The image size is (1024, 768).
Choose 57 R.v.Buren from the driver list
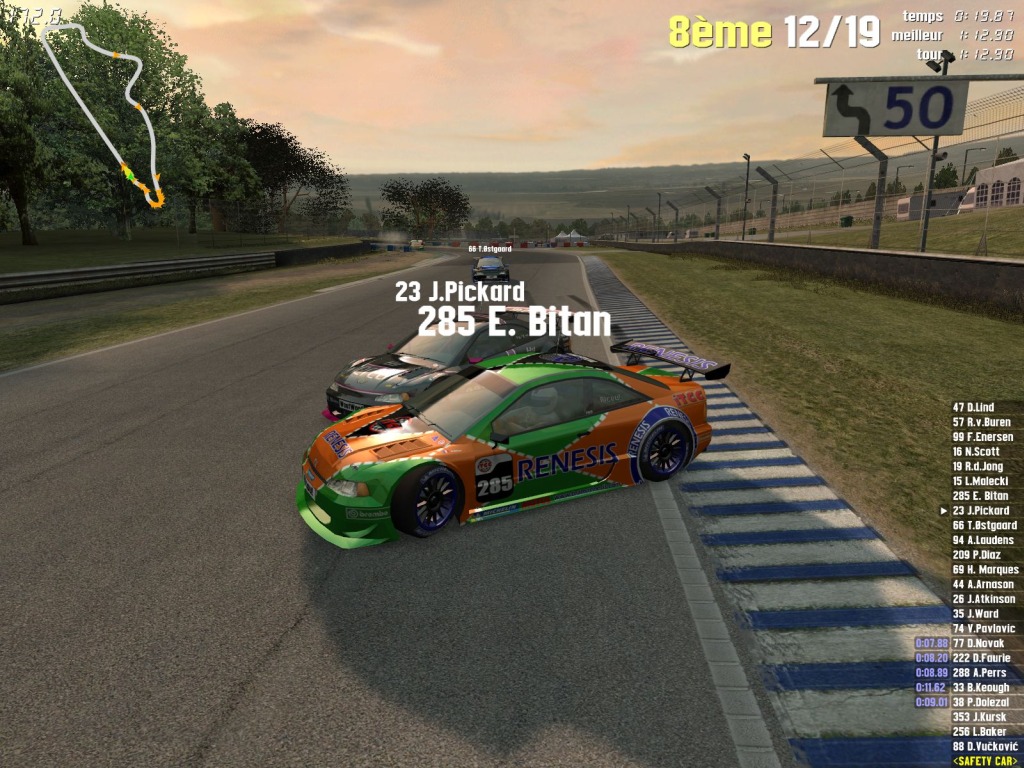(981, 422)
